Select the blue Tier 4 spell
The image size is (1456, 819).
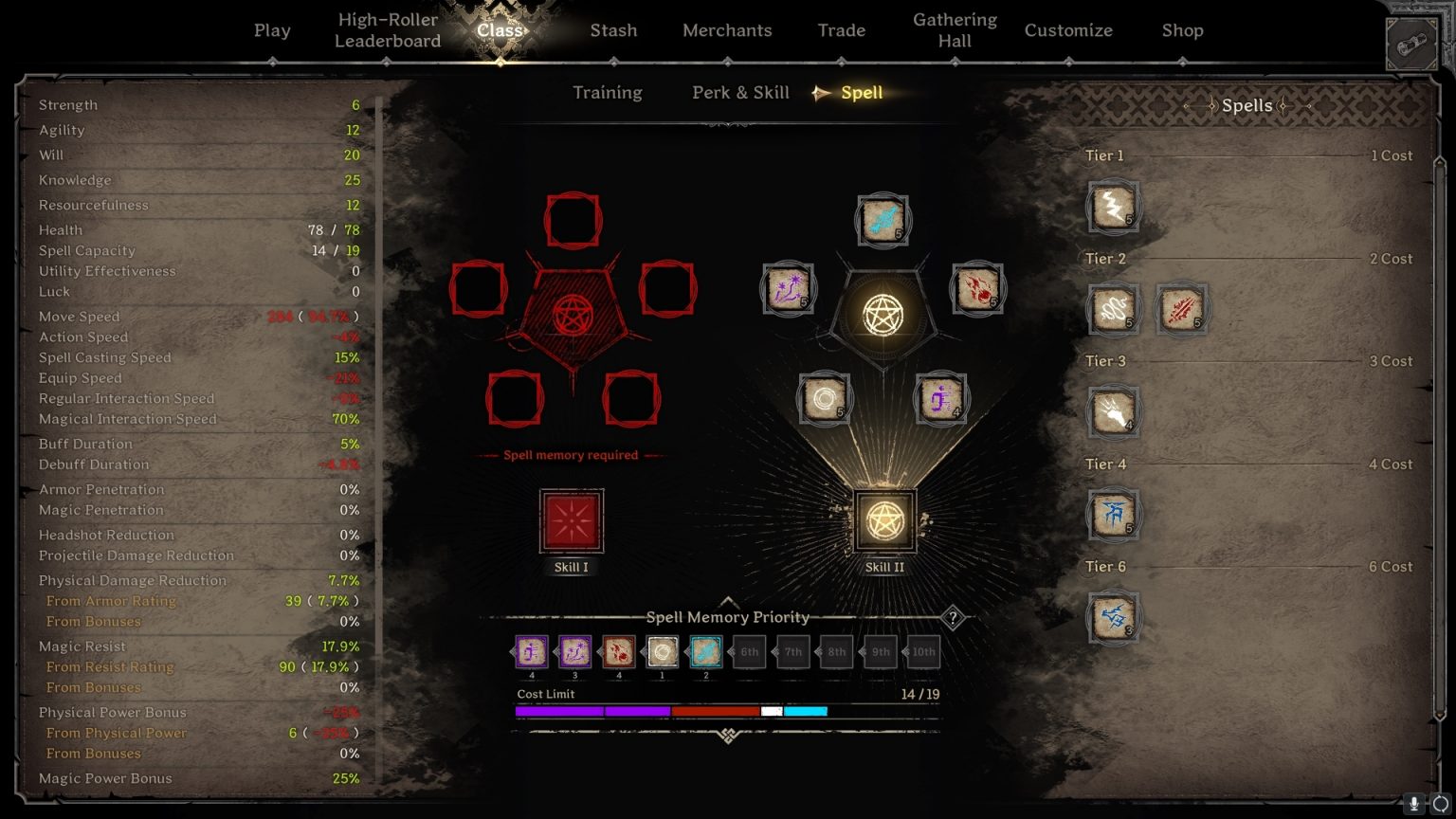[x=1114, y=515]
